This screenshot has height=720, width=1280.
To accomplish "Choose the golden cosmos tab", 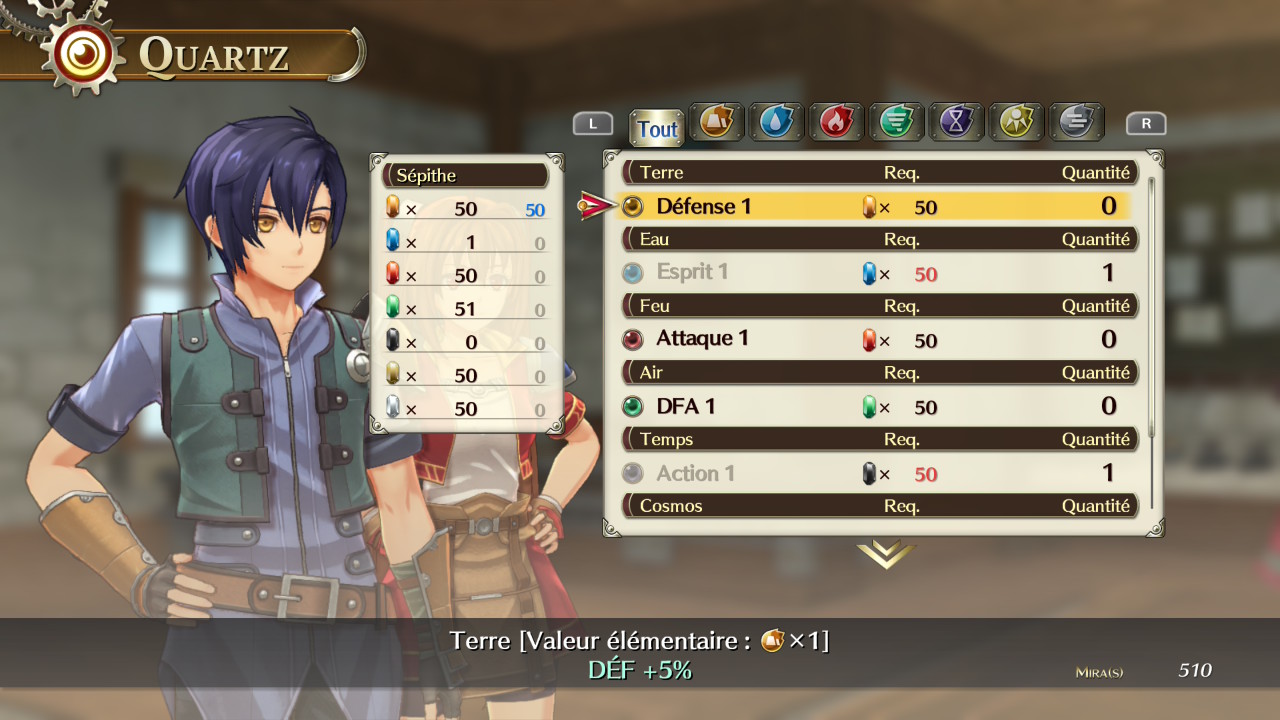I will click(x=1016, y=122).
